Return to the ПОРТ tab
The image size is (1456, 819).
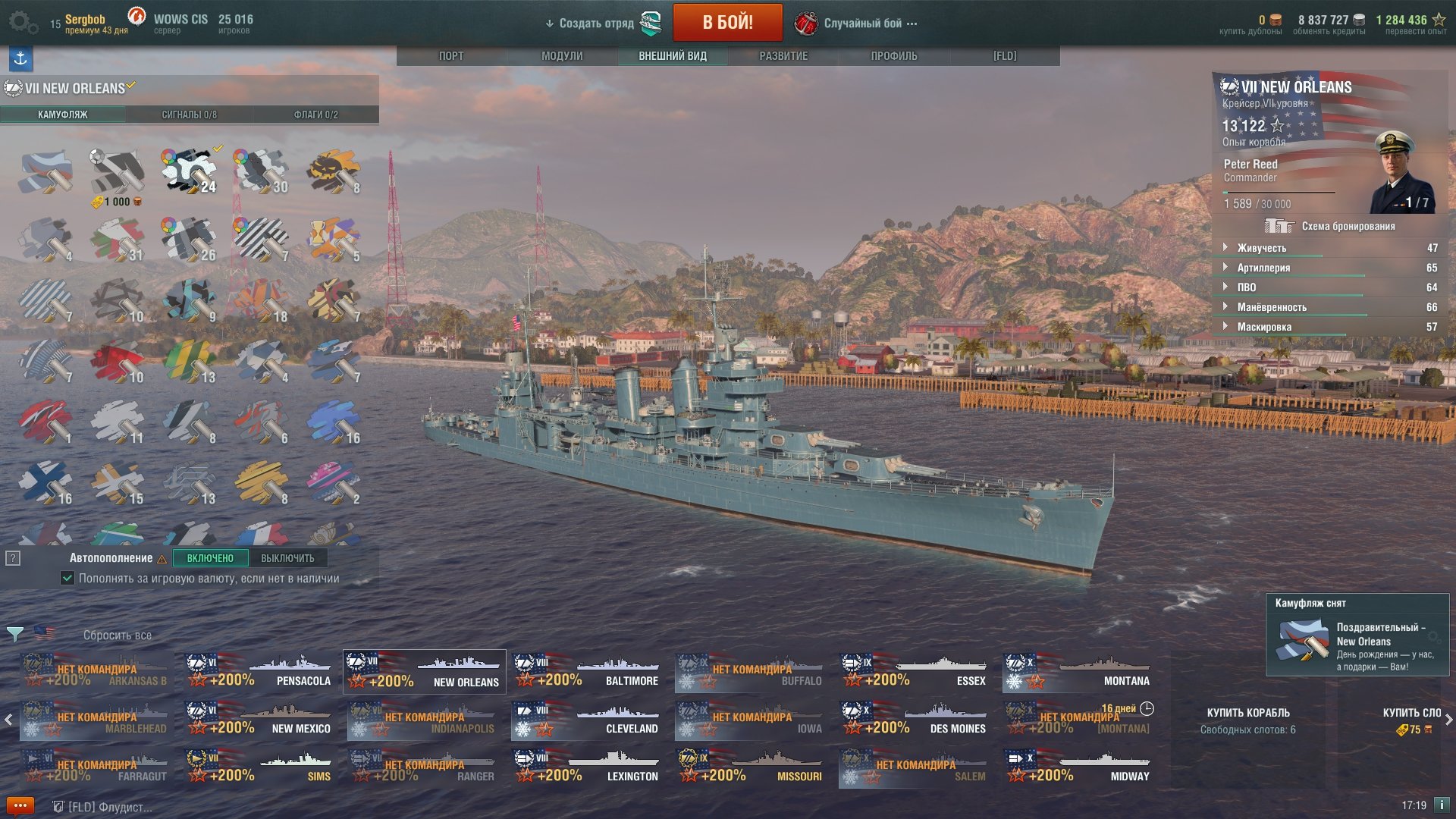(451, 56)
